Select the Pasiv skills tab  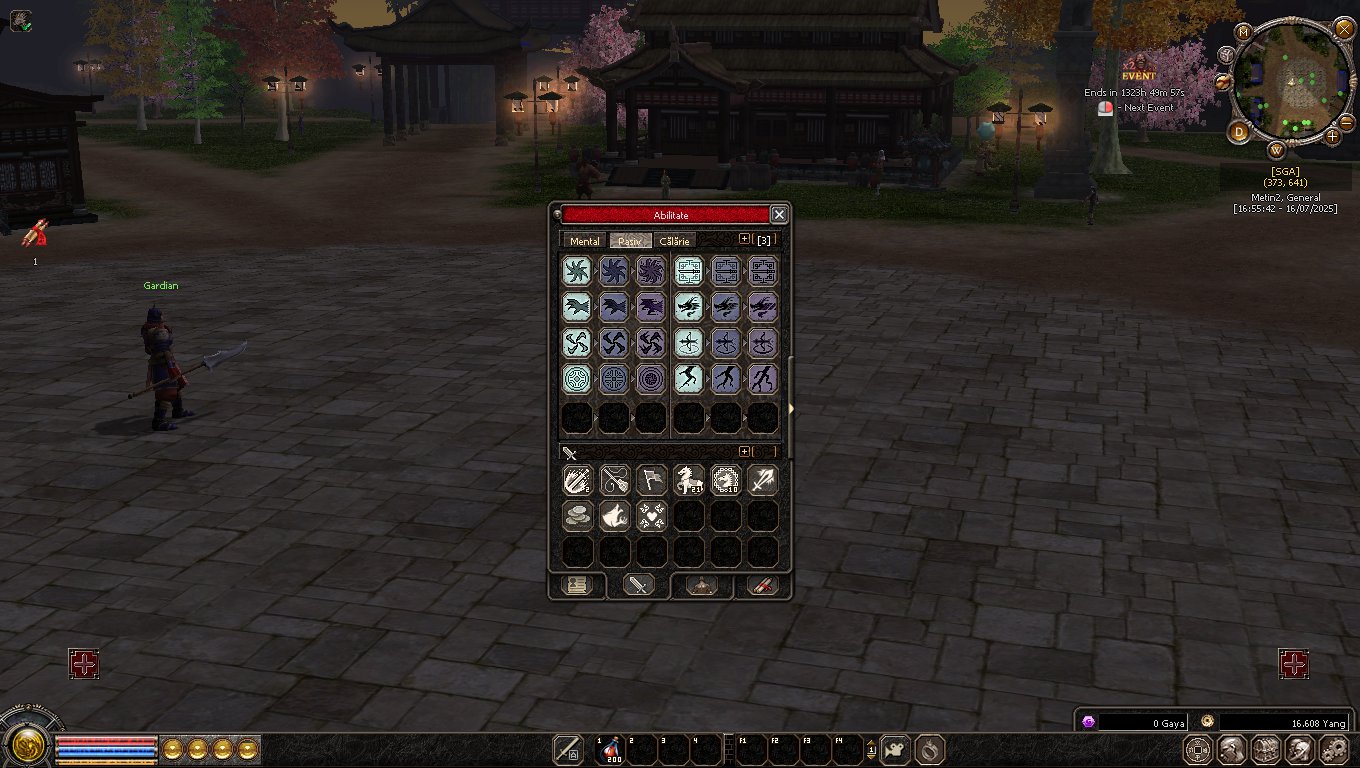point(630,241)
